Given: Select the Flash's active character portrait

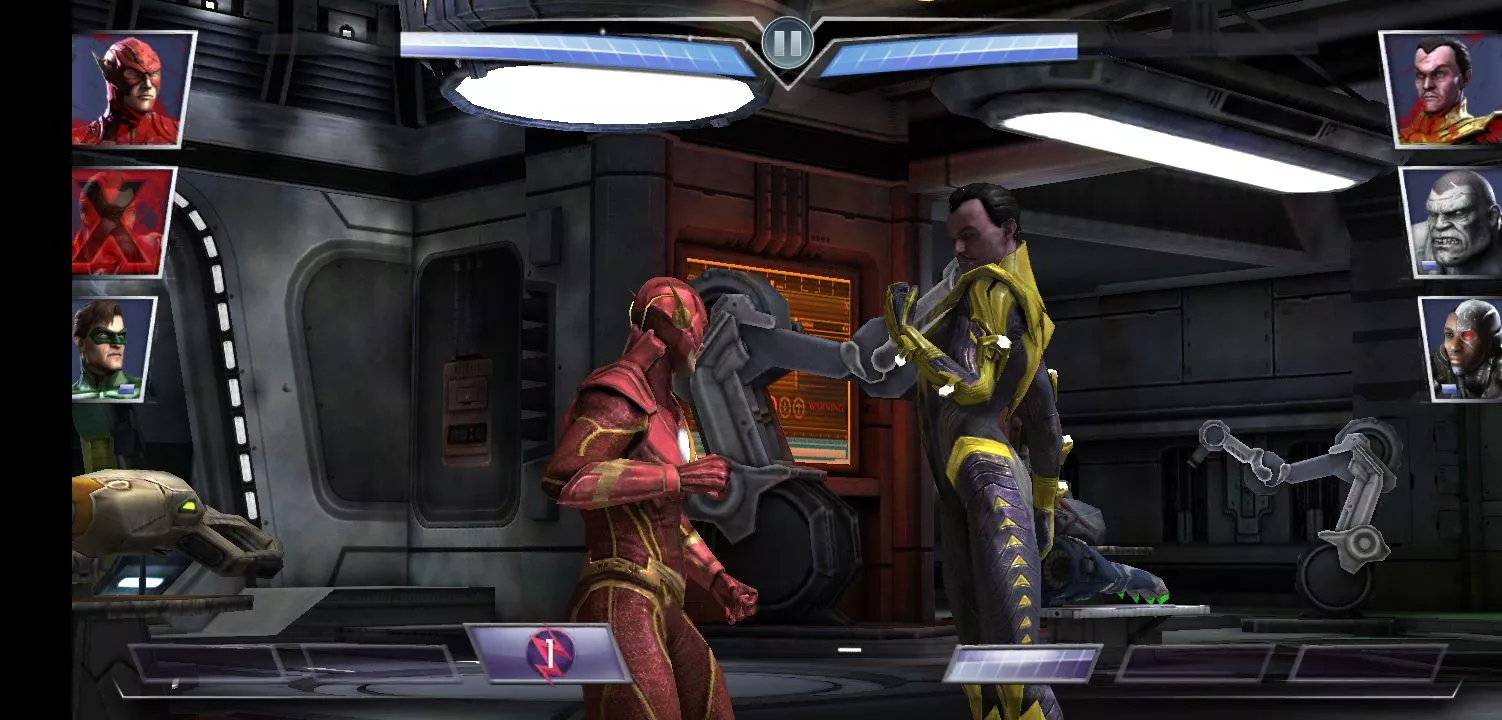Looking at the screenshot, I should coord(132,89).
